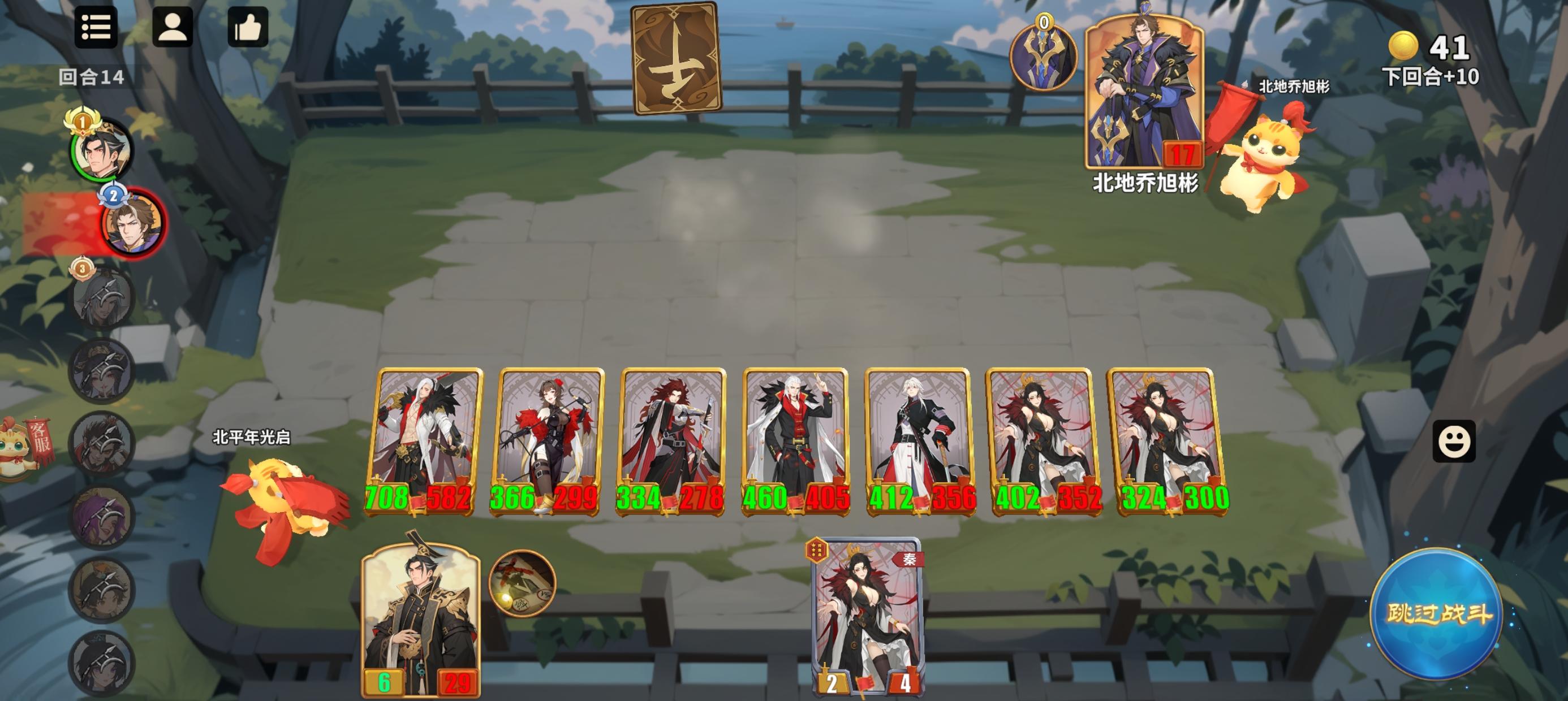
Task: Open the battle options list icon
Action: point(97,29)
